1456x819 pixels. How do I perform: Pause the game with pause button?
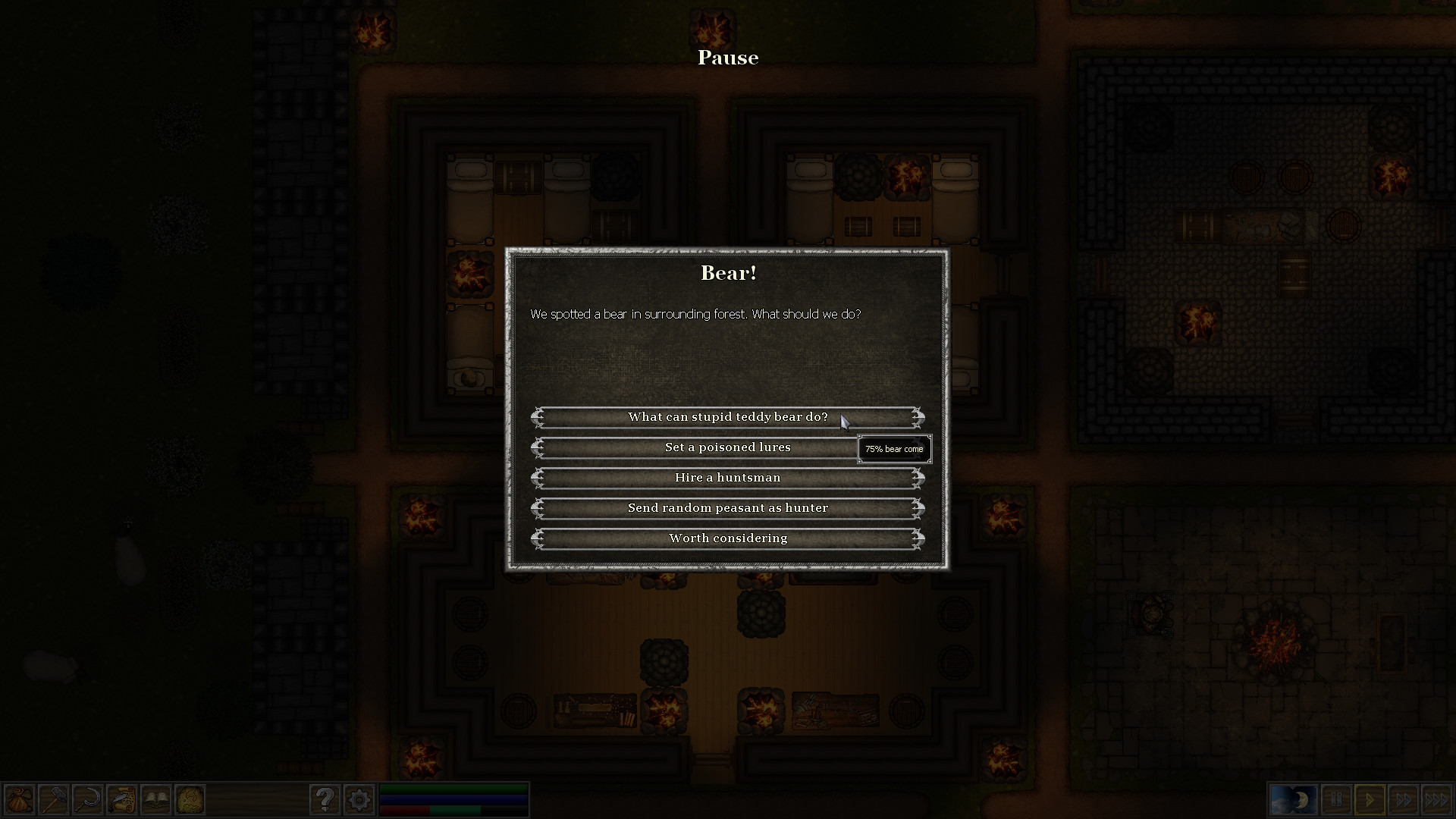pyautogui.click(x=1337, y=799)
